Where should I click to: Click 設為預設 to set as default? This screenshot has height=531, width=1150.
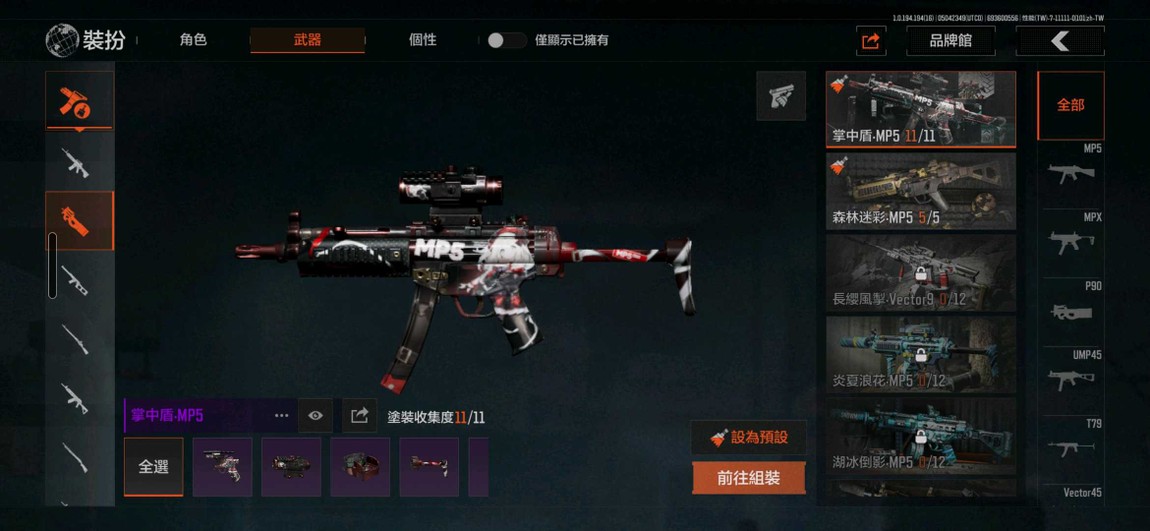[748, 437]
